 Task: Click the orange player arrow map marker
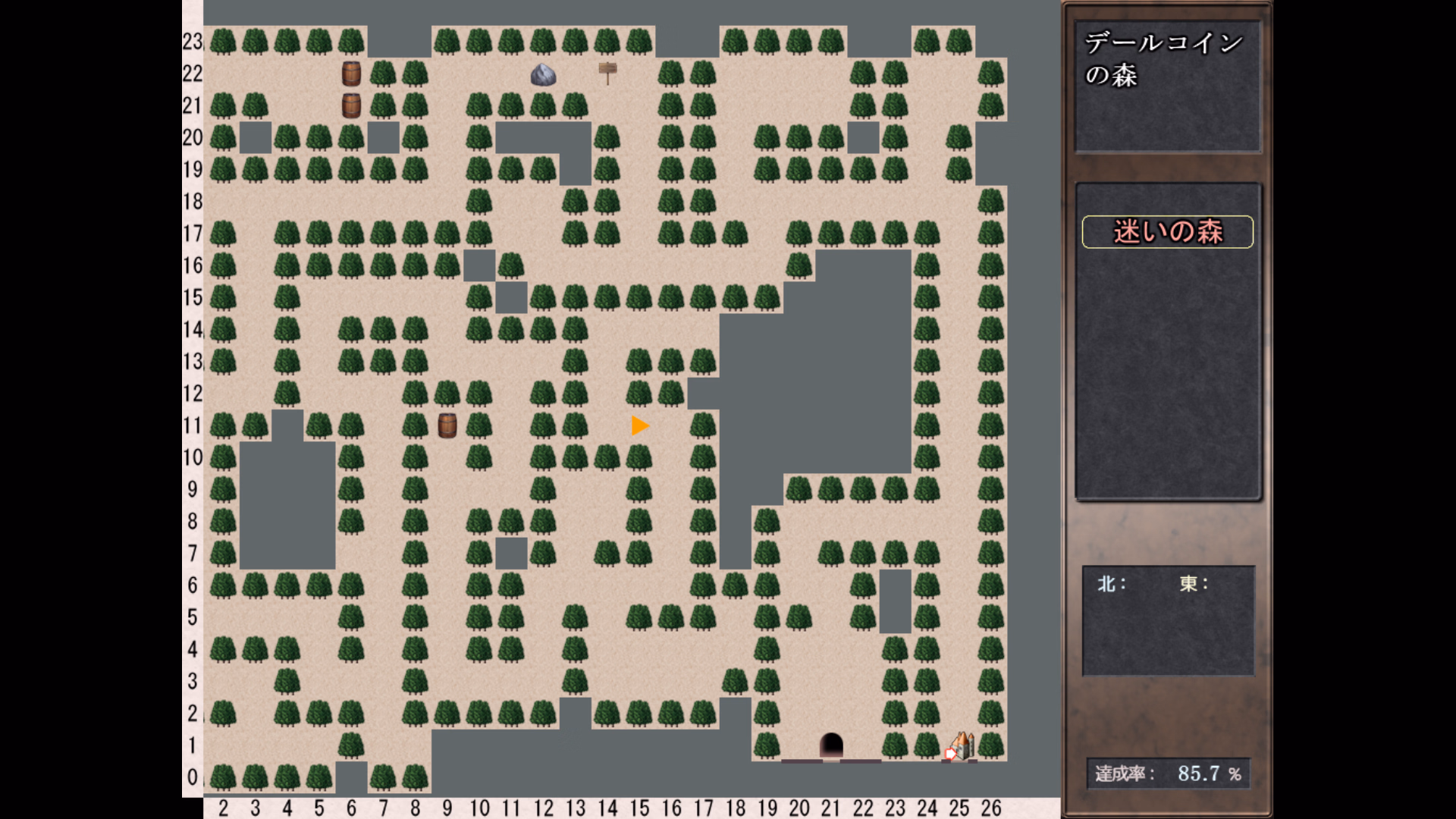639,426
